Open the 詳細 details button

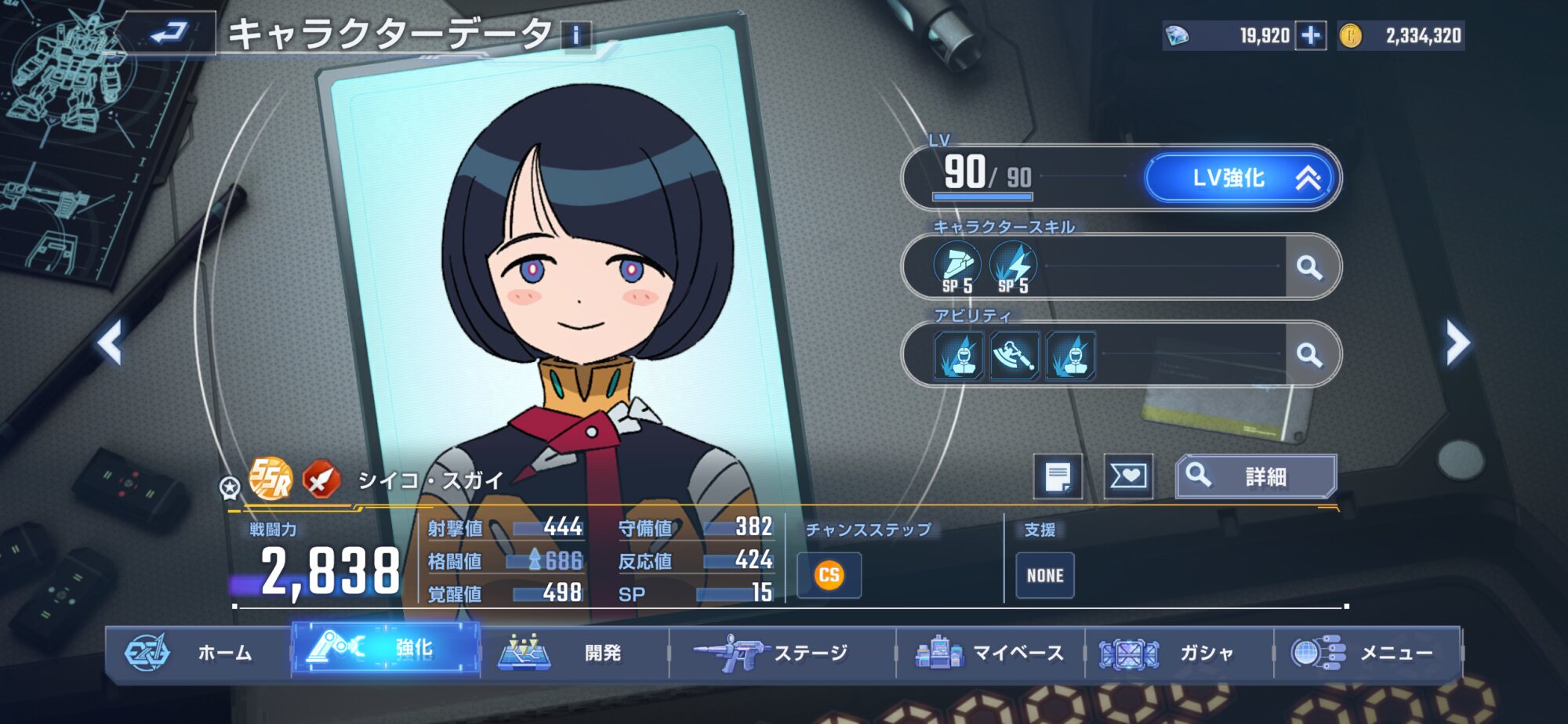1255,476
